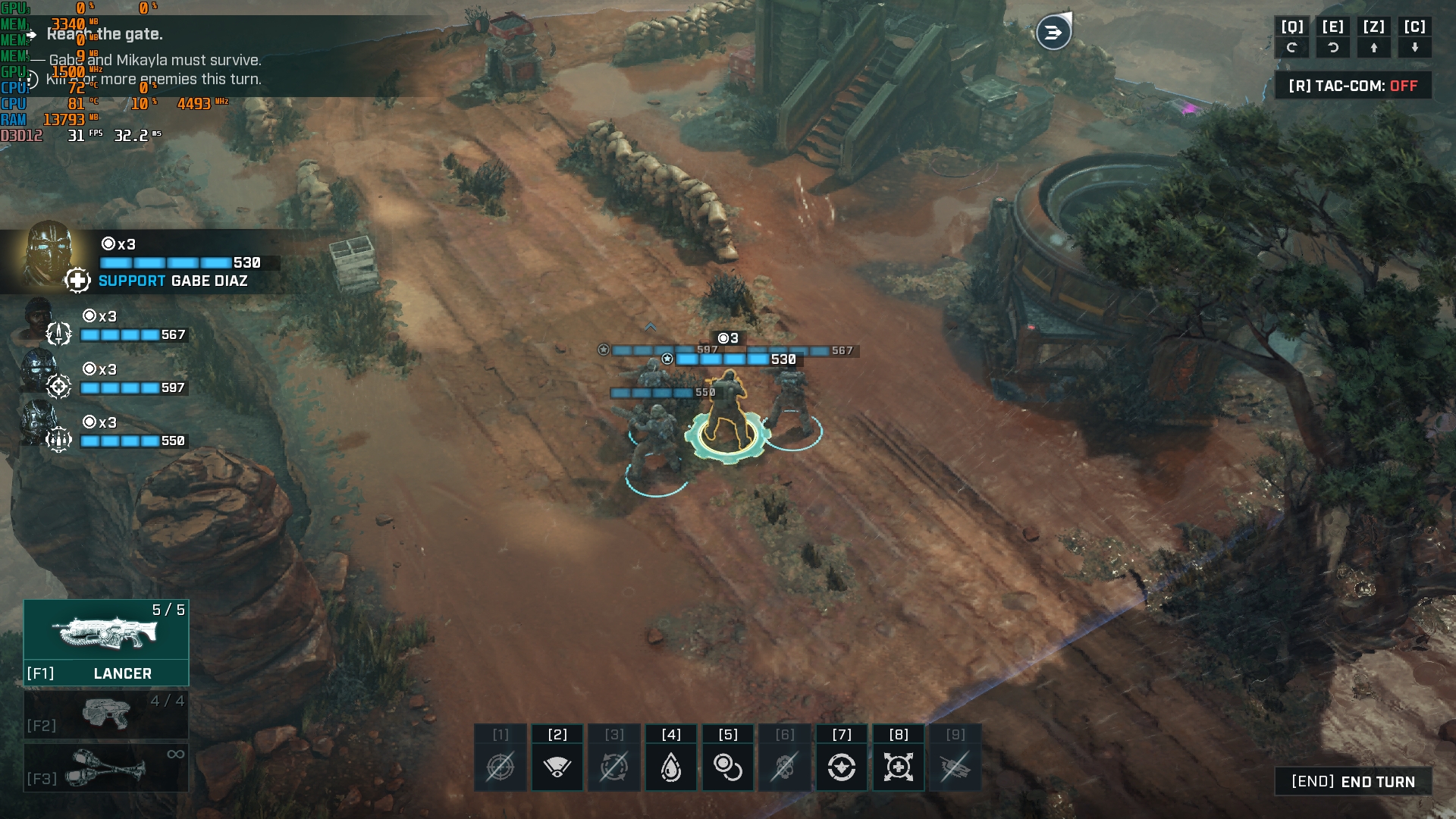This screenshot has height=819, width=1456.
Task: Click the round fast-forward arrow icon
Action: (x=1053, y=33)
